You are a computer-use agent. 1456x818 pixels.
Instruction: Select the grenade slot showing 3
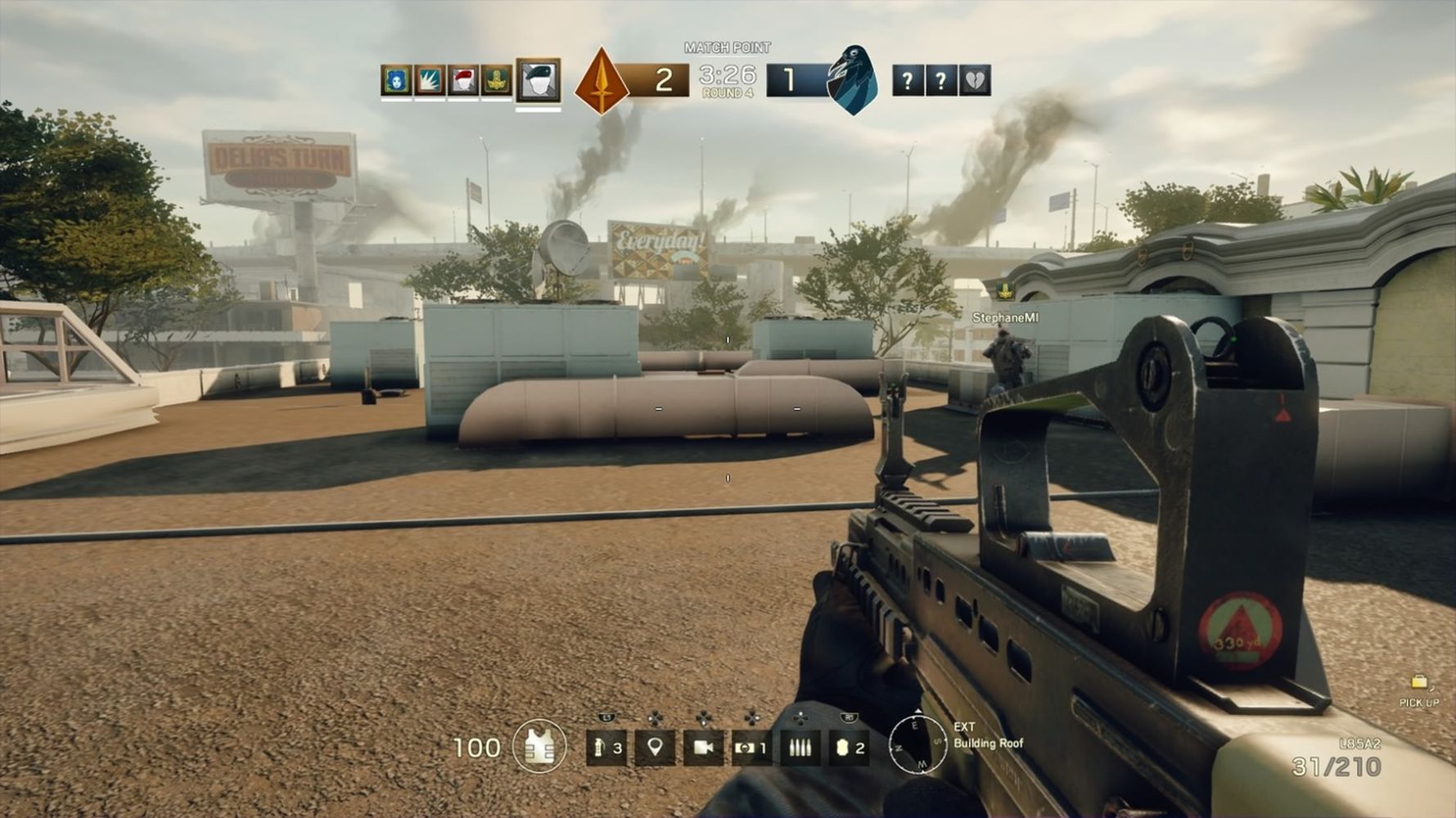click(606, 748)
